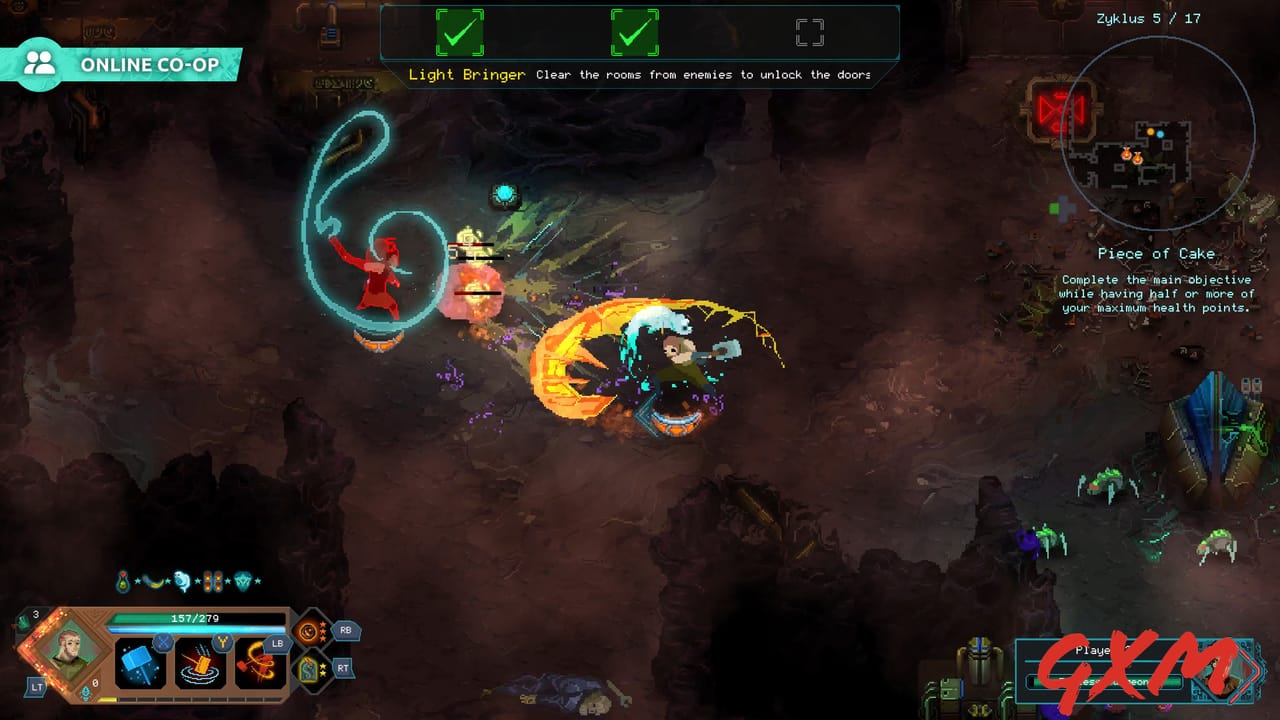The height and width of the screenshot is (720, 1280).
Task: Click the first completed objective checkmark
Action: pos(459,33)
